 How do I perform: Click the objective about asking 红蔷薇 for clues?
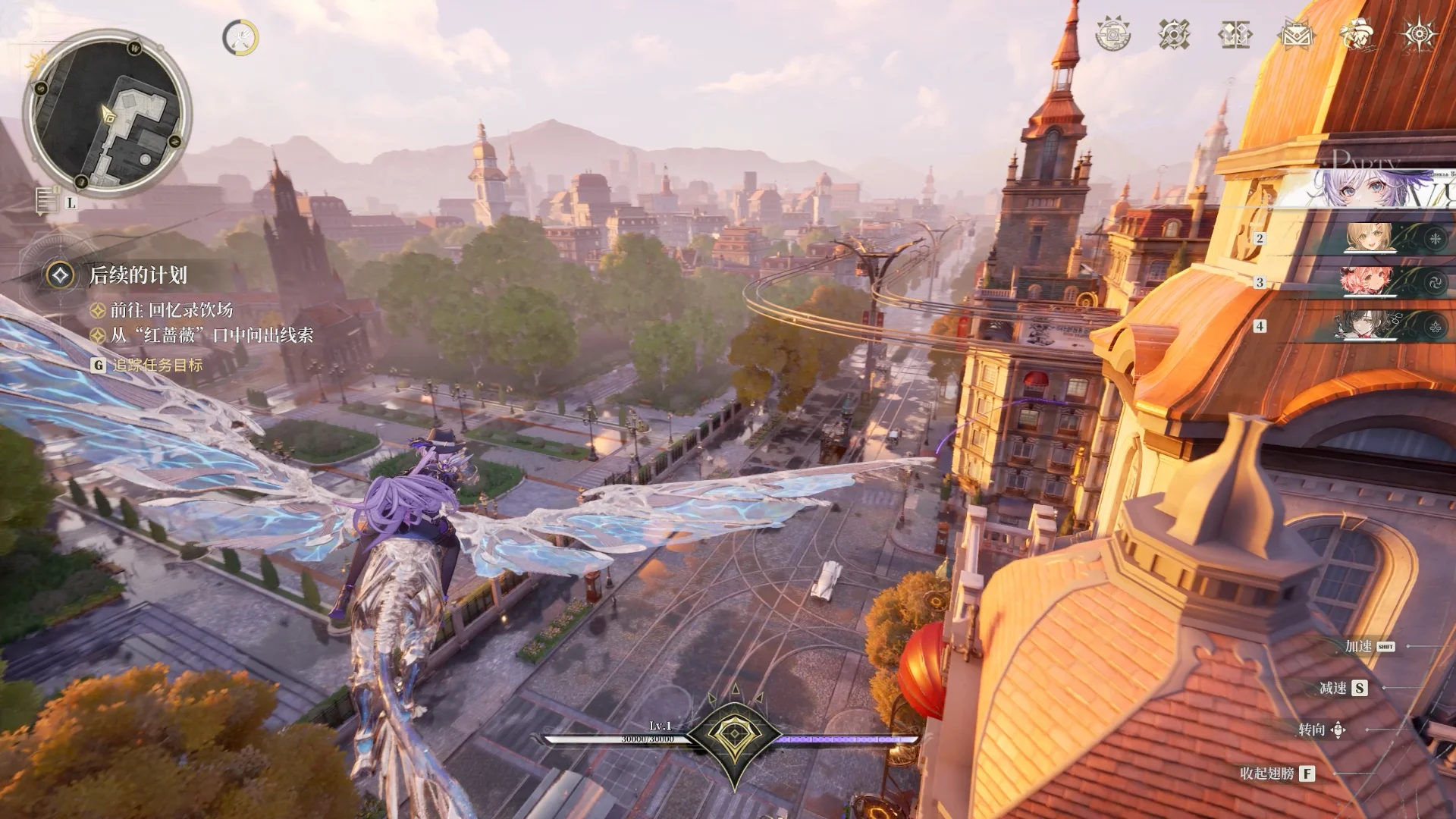(212, 335)
